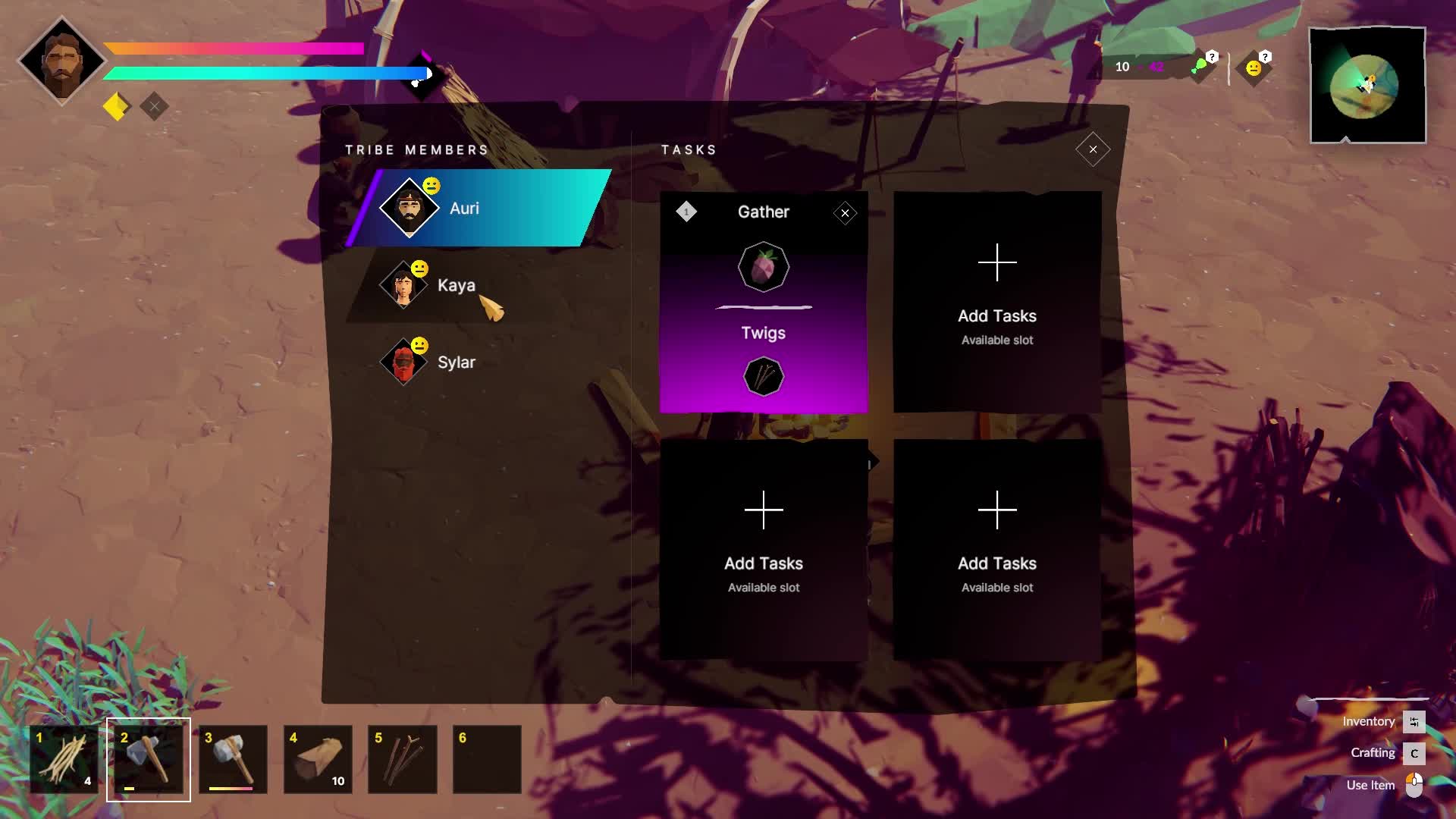The width and height of the screenshot is (1456, 819).
Task: Click the morale smiley face indicator
Action: pos(1253,67)
